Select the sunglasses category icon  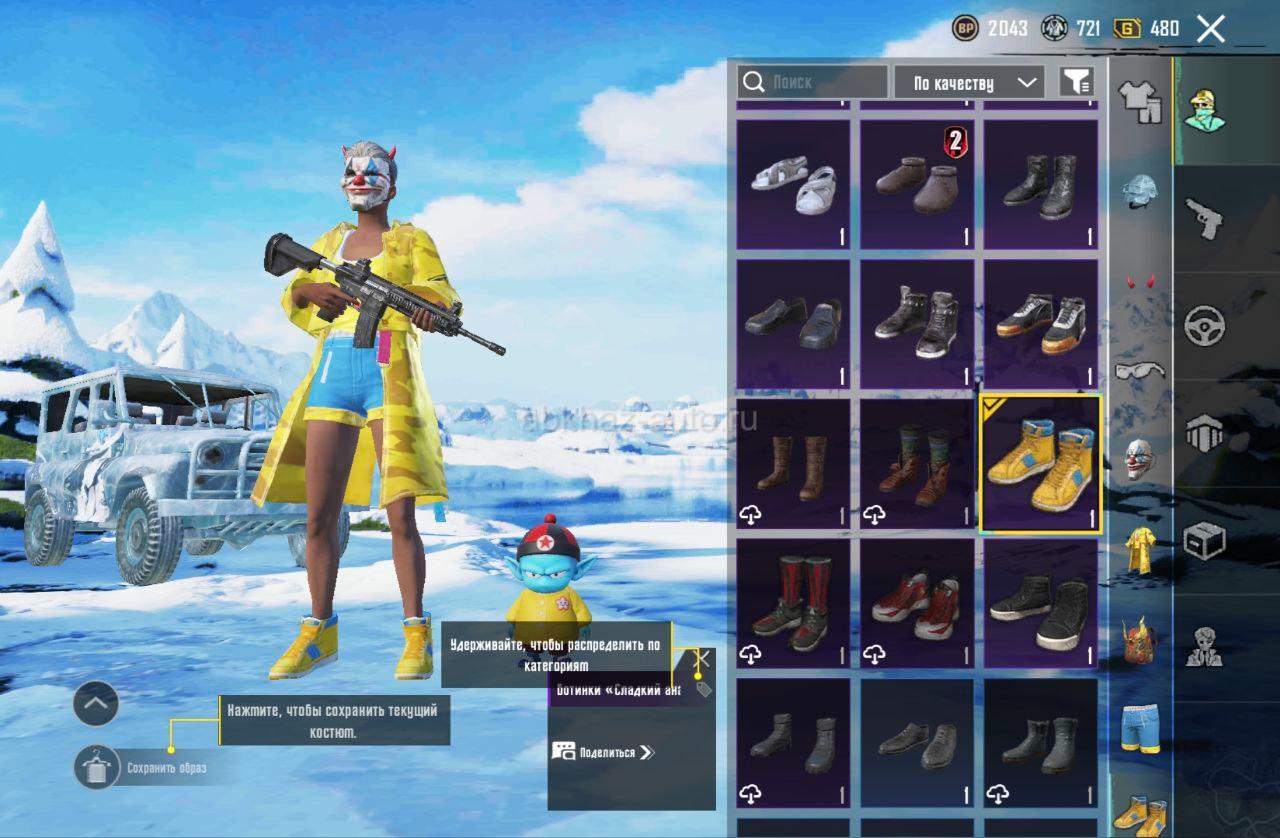1139,371
